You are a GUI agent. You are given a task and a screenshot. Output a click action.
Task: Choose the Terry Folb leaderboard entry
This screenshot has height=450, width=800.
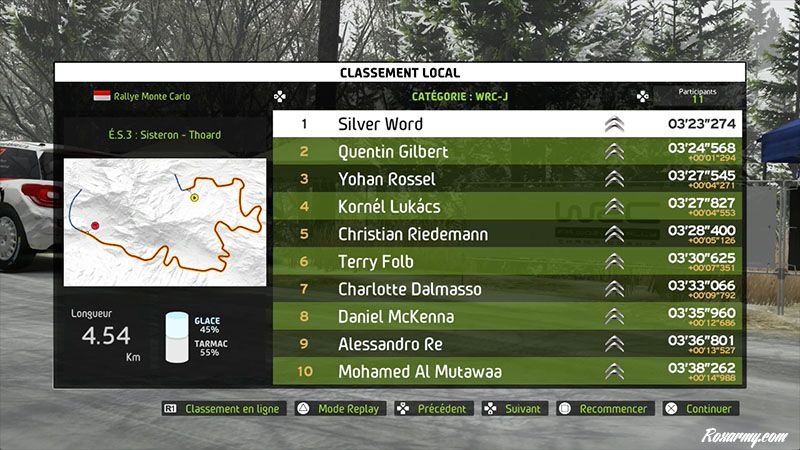(x=509, y=262)
